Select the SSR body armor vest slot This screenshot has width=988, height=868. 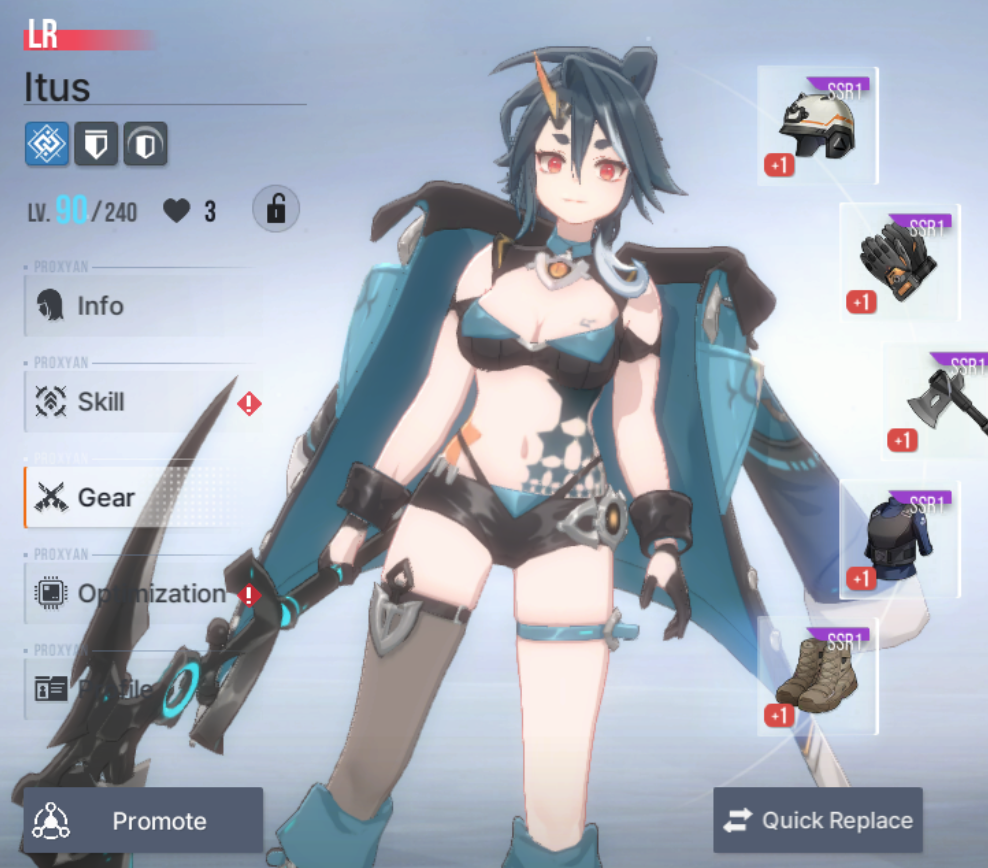(898, 540)
